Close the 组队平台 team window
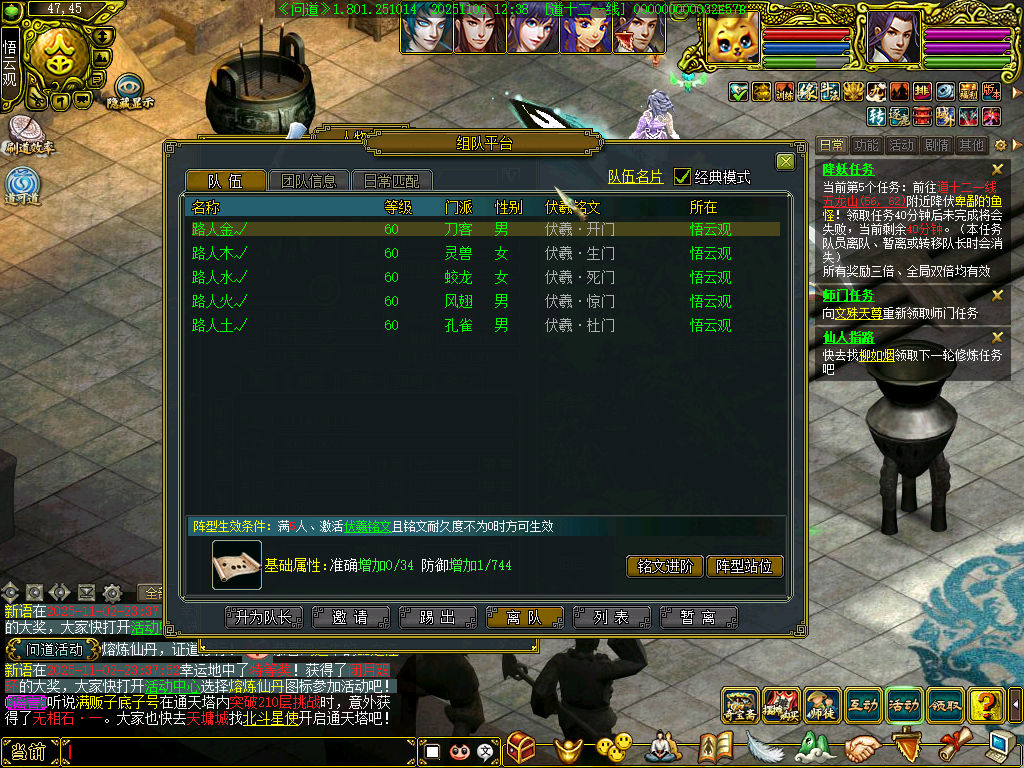The height and width of the screenshot is (768, 1024). click(785, 161)
